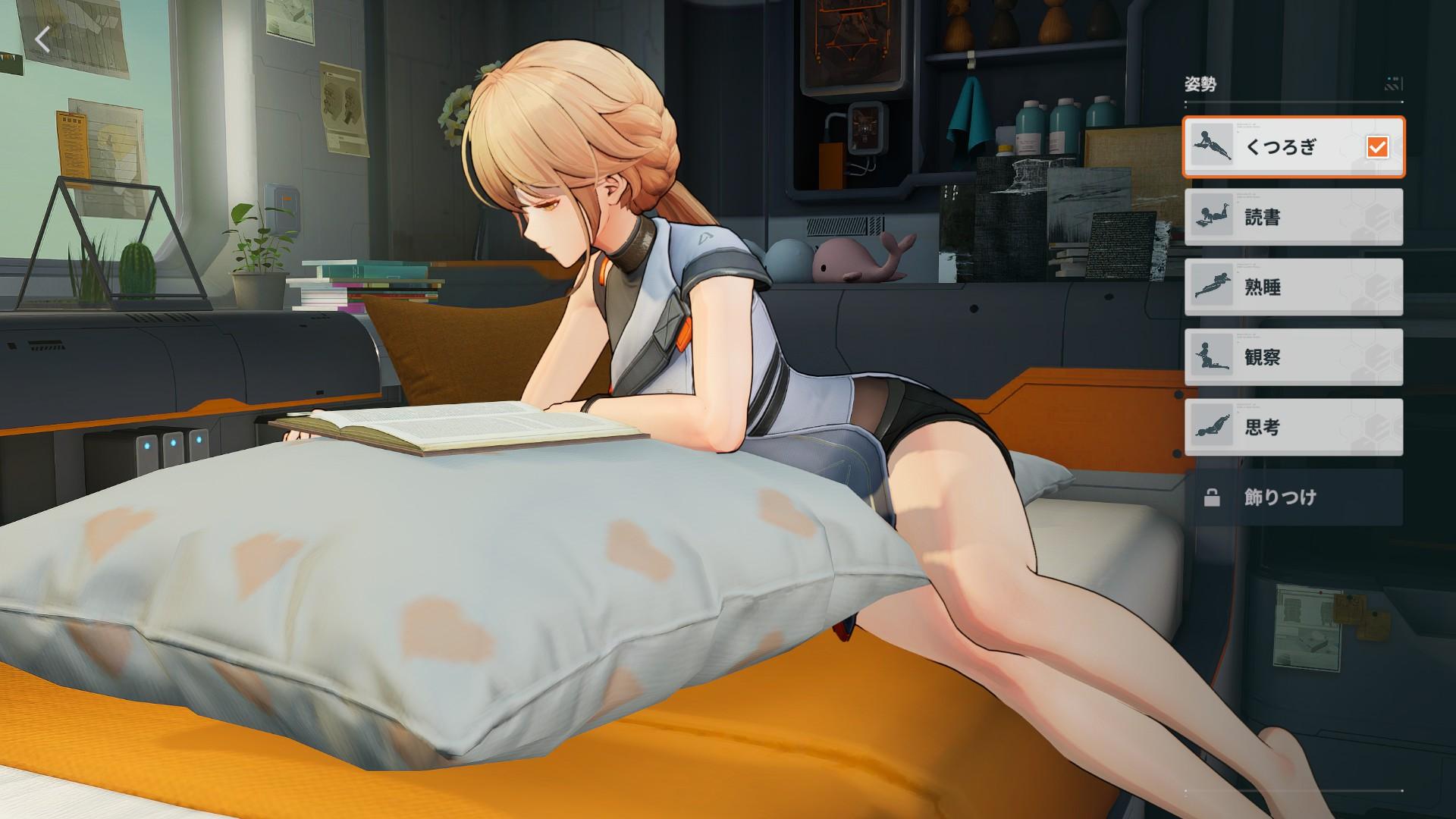Open the locked 飾りつけ option

1289,498
